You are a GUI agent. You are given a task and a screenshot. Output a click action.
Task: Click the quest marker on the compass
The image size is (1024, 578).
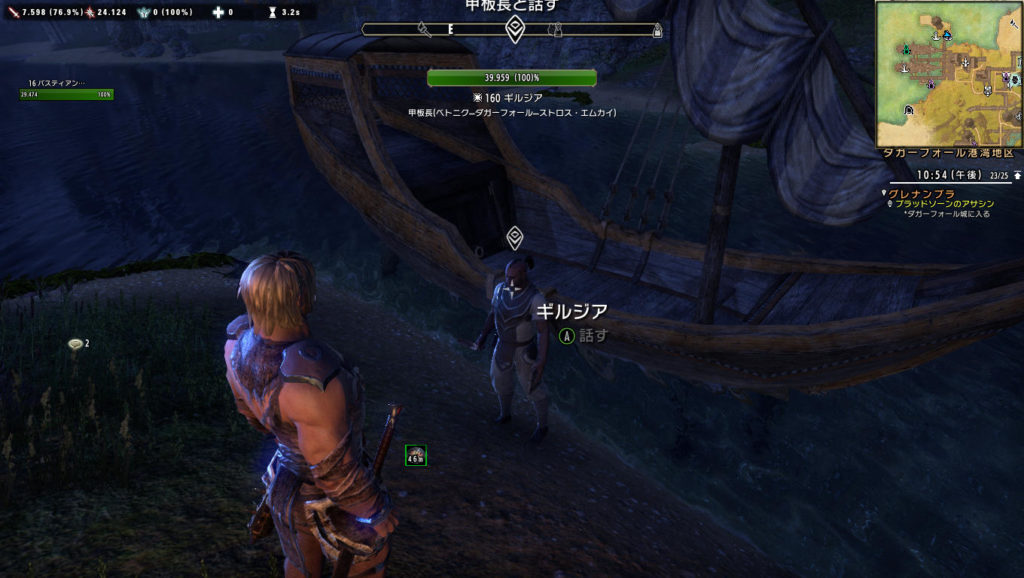pyautogui.click(x=515, y=29)
